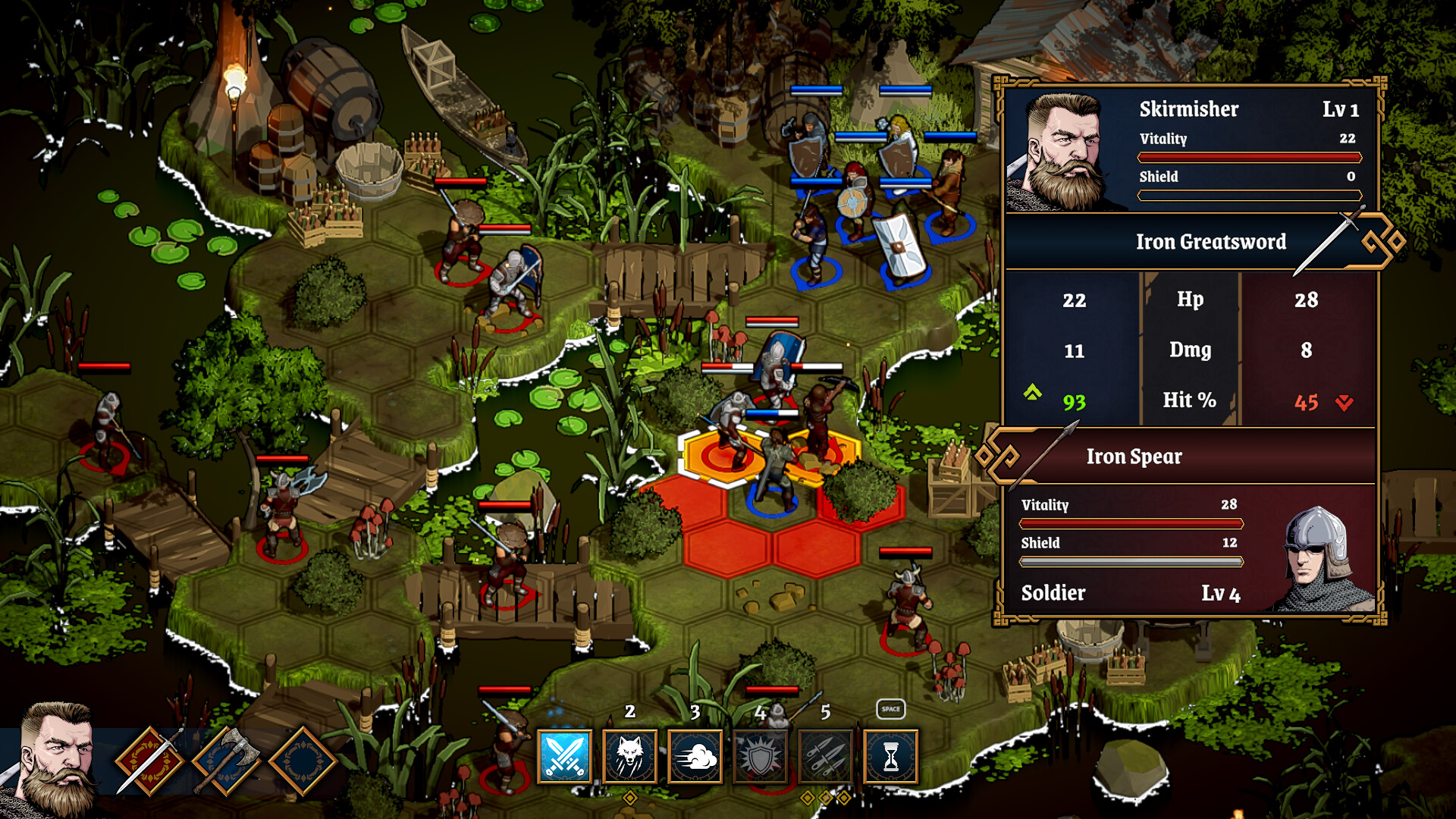Equip the greatsword weapon slot
The height and width of the screenshot is (819, 1456).
[150, 761]
